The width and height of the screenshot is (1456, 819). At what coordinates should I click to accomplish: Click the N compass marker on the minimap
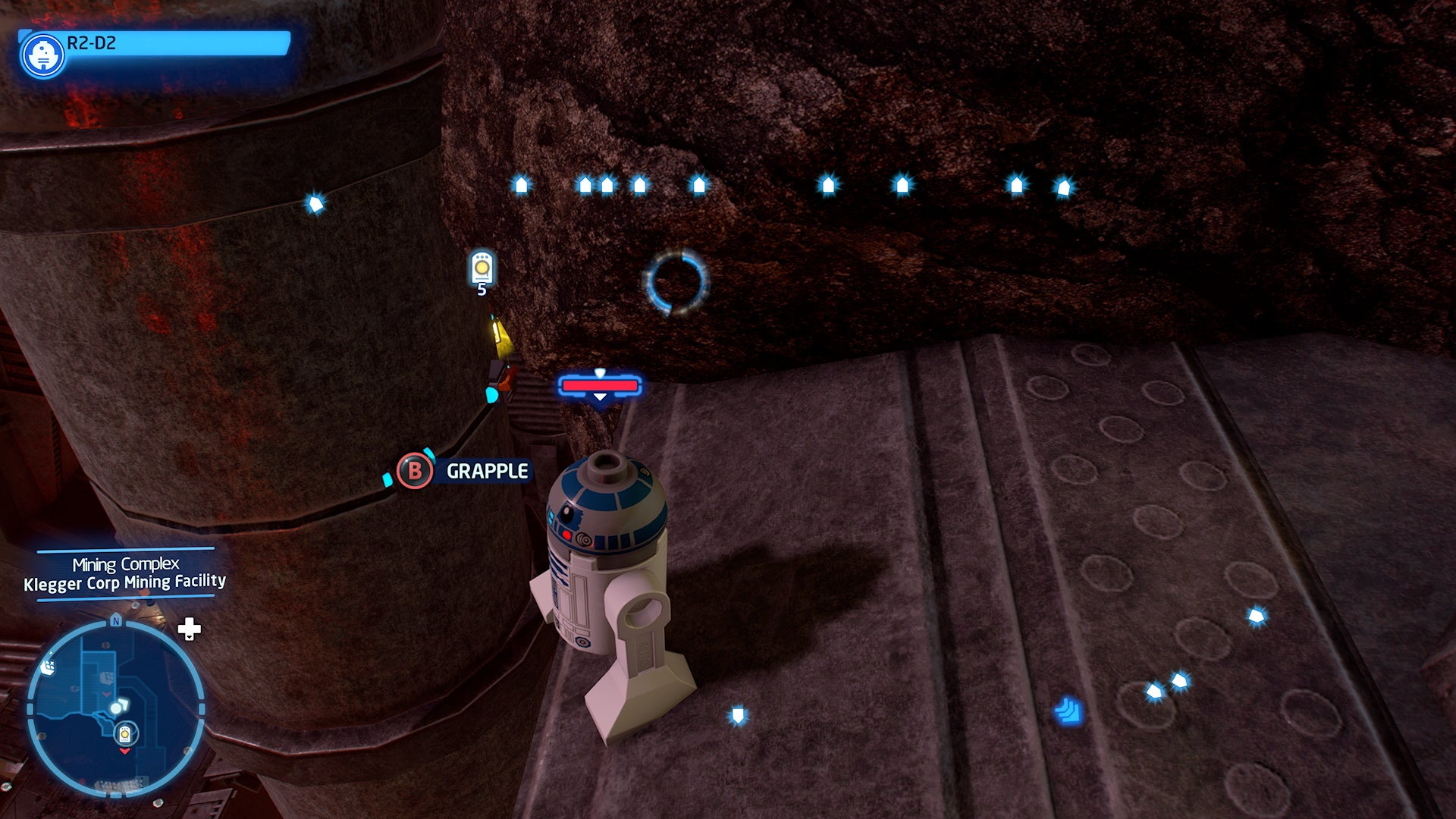click(116, 620)
